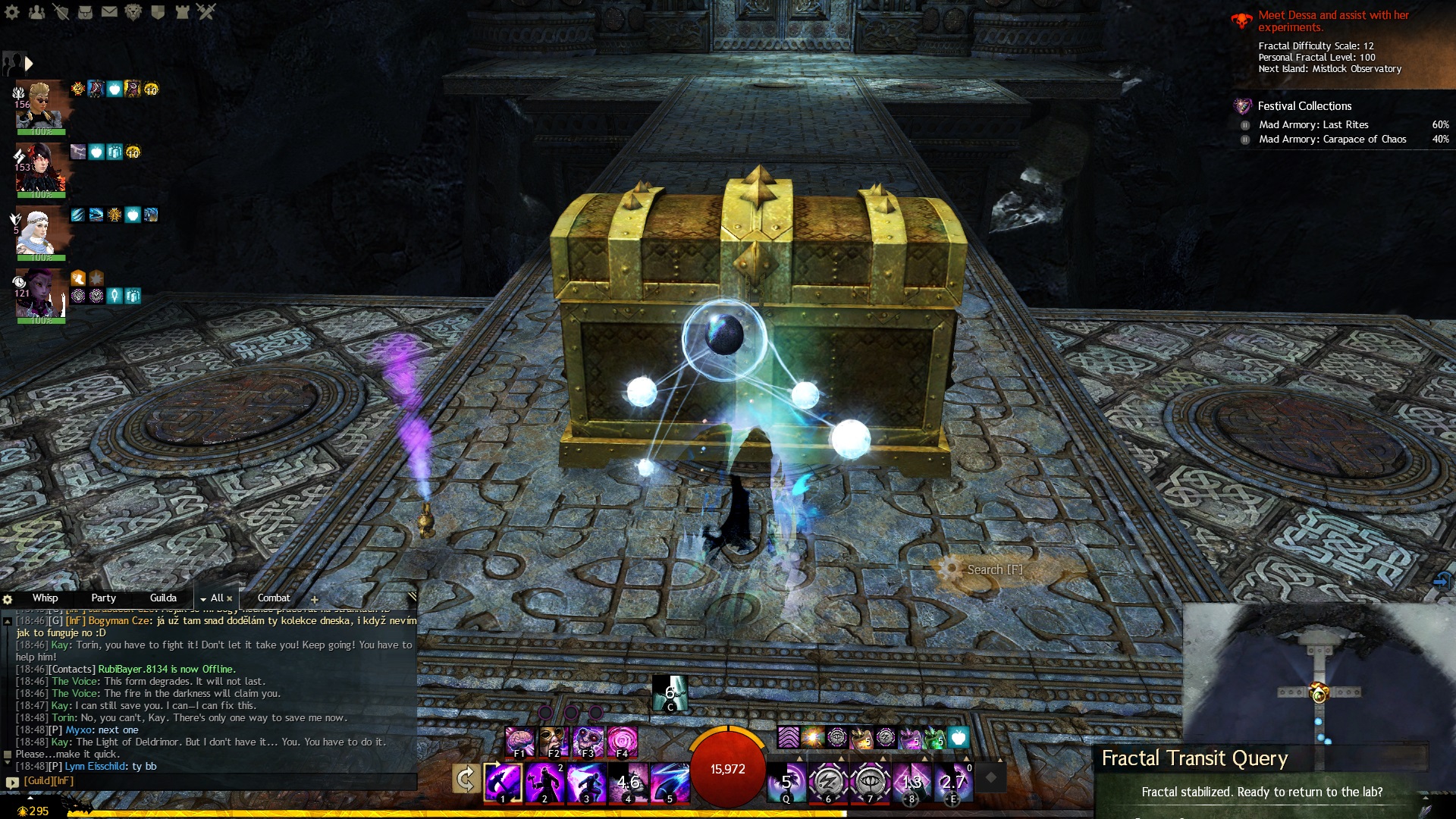Select the Mad Armory: Last Rites collection
The image size is (1456, 819).
coord(1313,125)
